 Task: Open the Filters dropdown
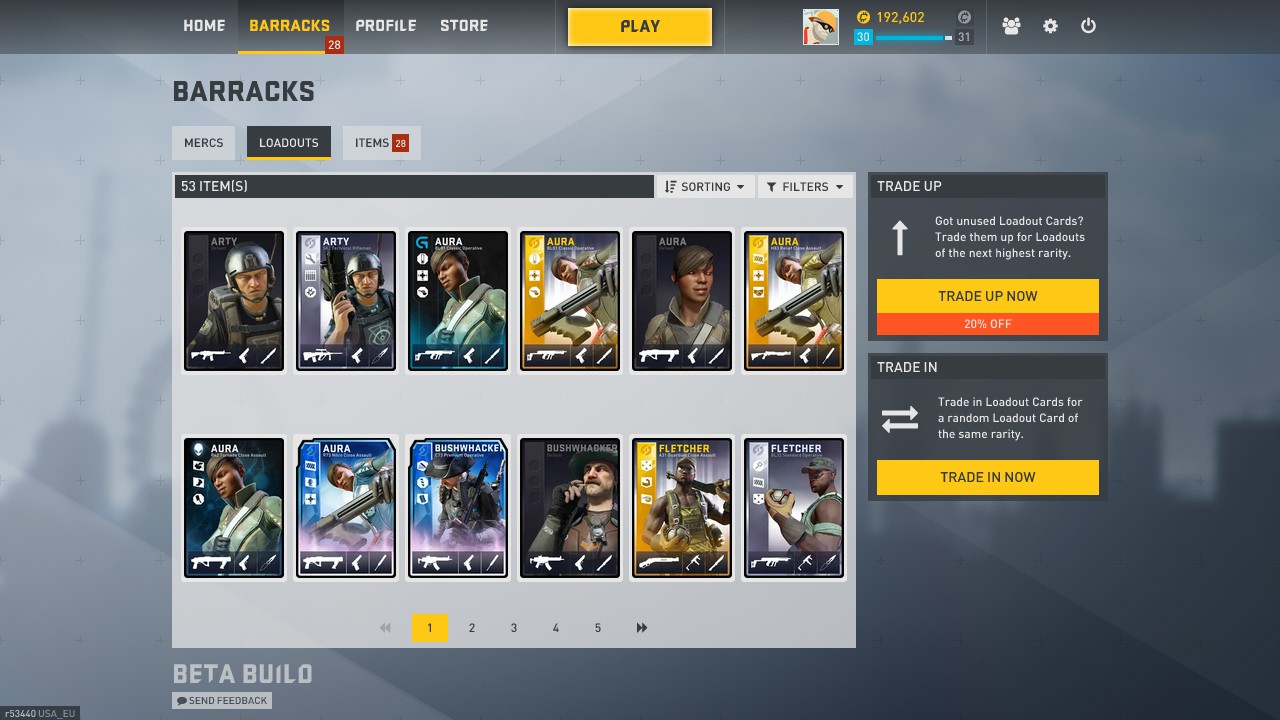tap(805, 187)
